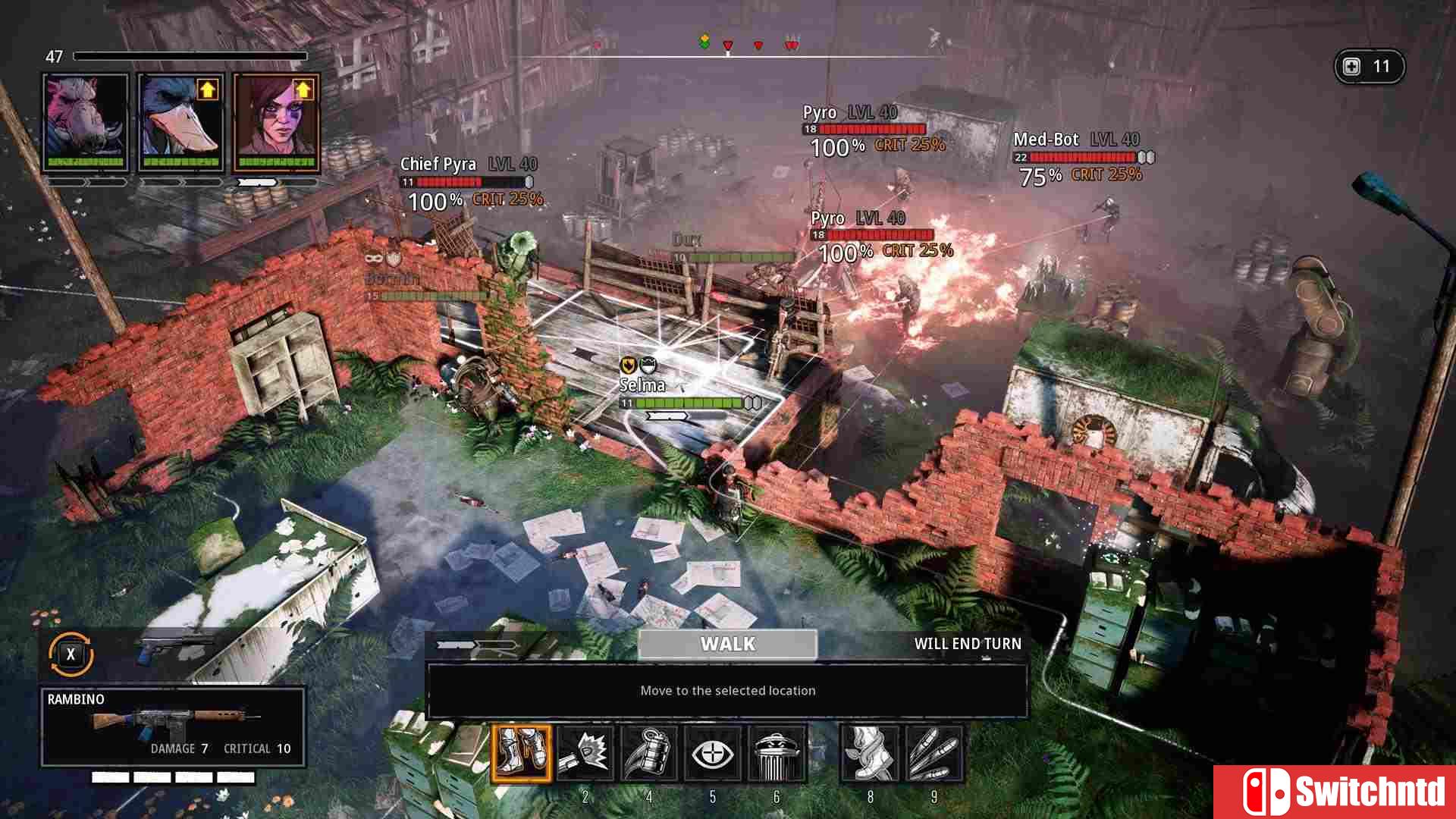
Task: Select the sneak movement ability in slot 8
Action: (871, 753)
